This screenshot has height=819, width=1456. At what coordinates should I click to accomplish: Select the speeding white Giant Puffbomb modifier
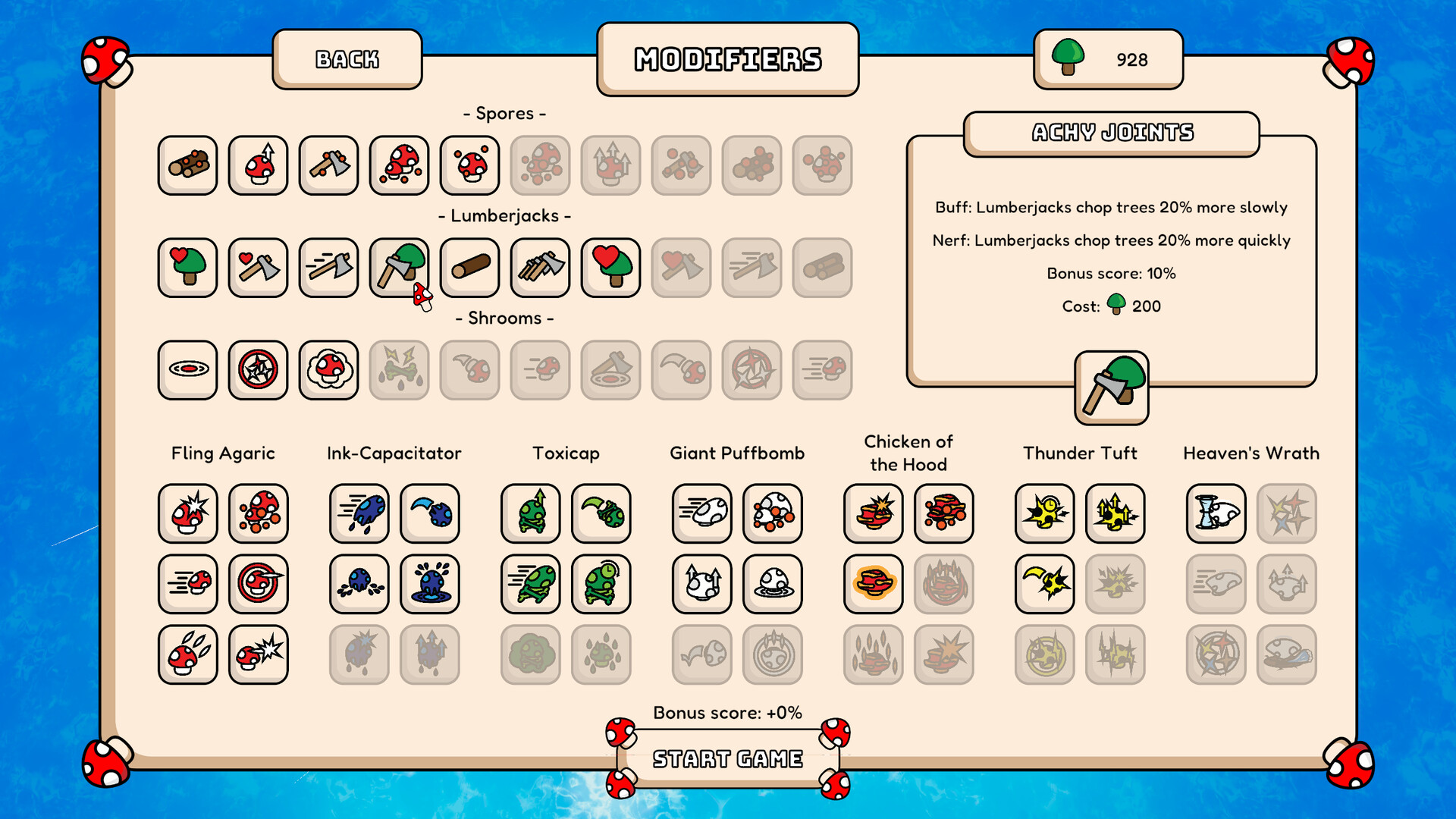(x=701, y=513)
